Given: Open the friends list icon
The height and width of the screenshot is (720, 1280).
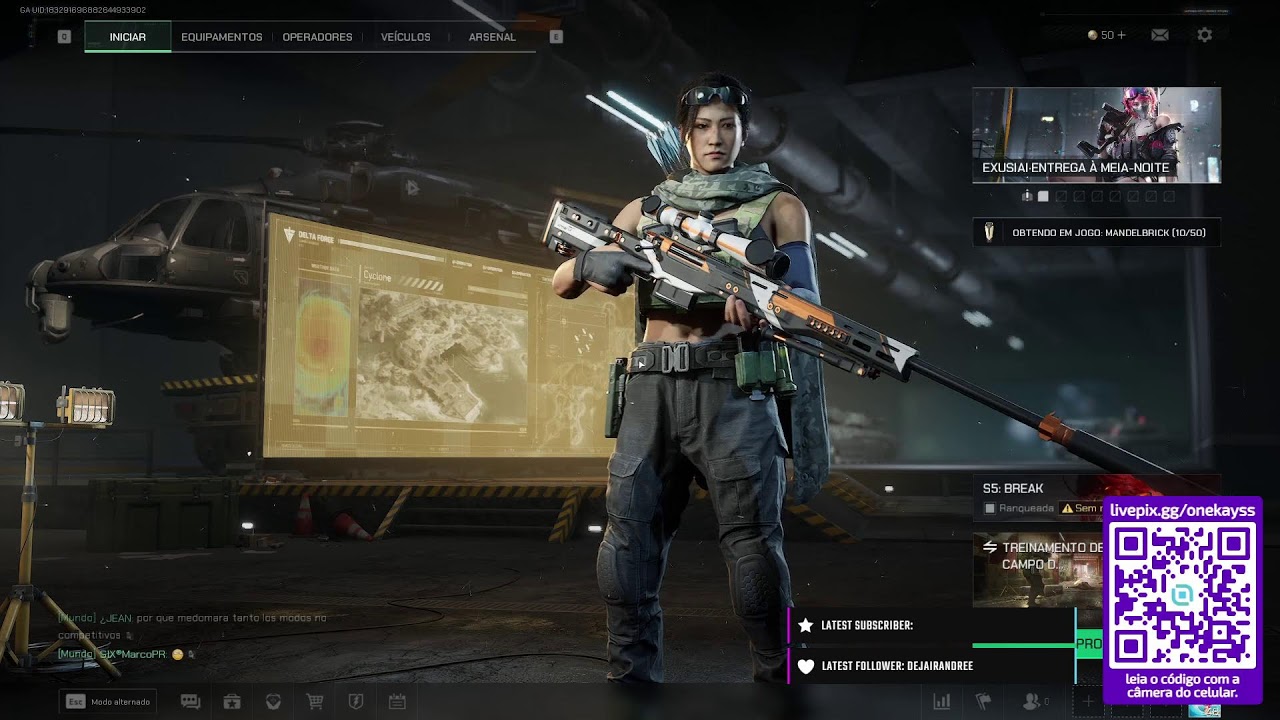Looking at the screenshot, I should tap(1031, 702).
